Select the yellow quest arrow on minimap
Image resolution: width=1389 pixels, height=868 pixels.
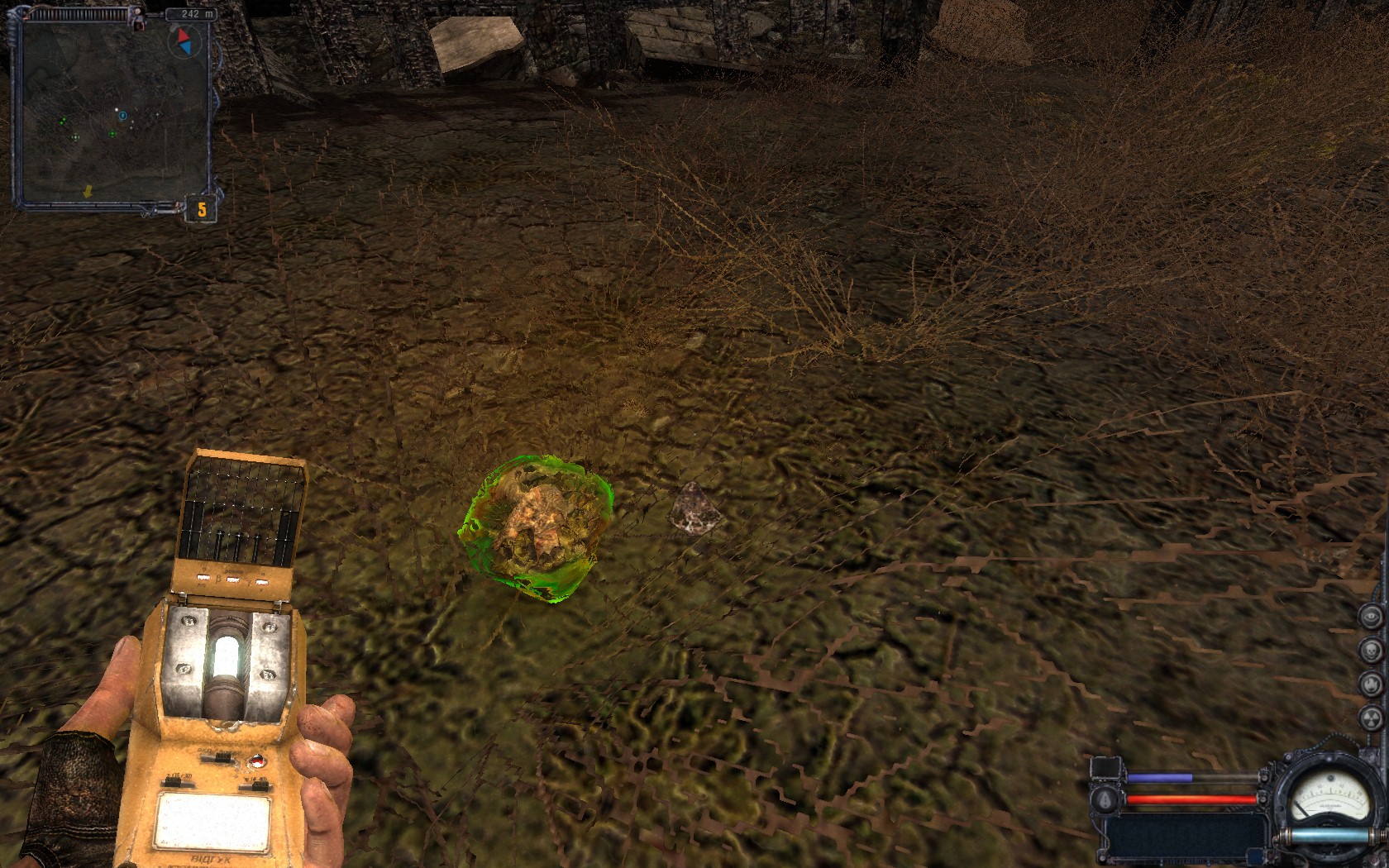click(88, 191)
